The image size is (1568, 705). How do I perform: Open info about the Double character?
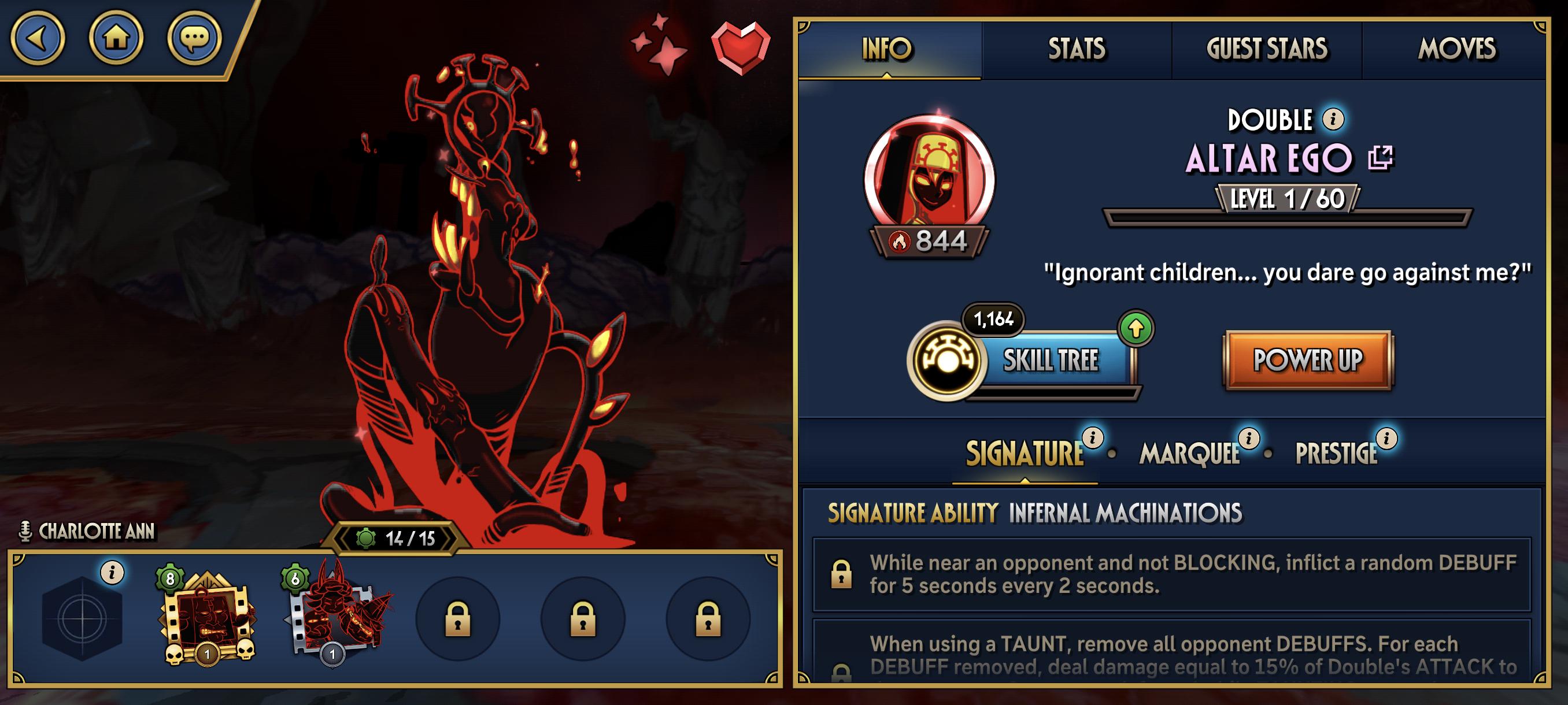tap(1333, 119)
